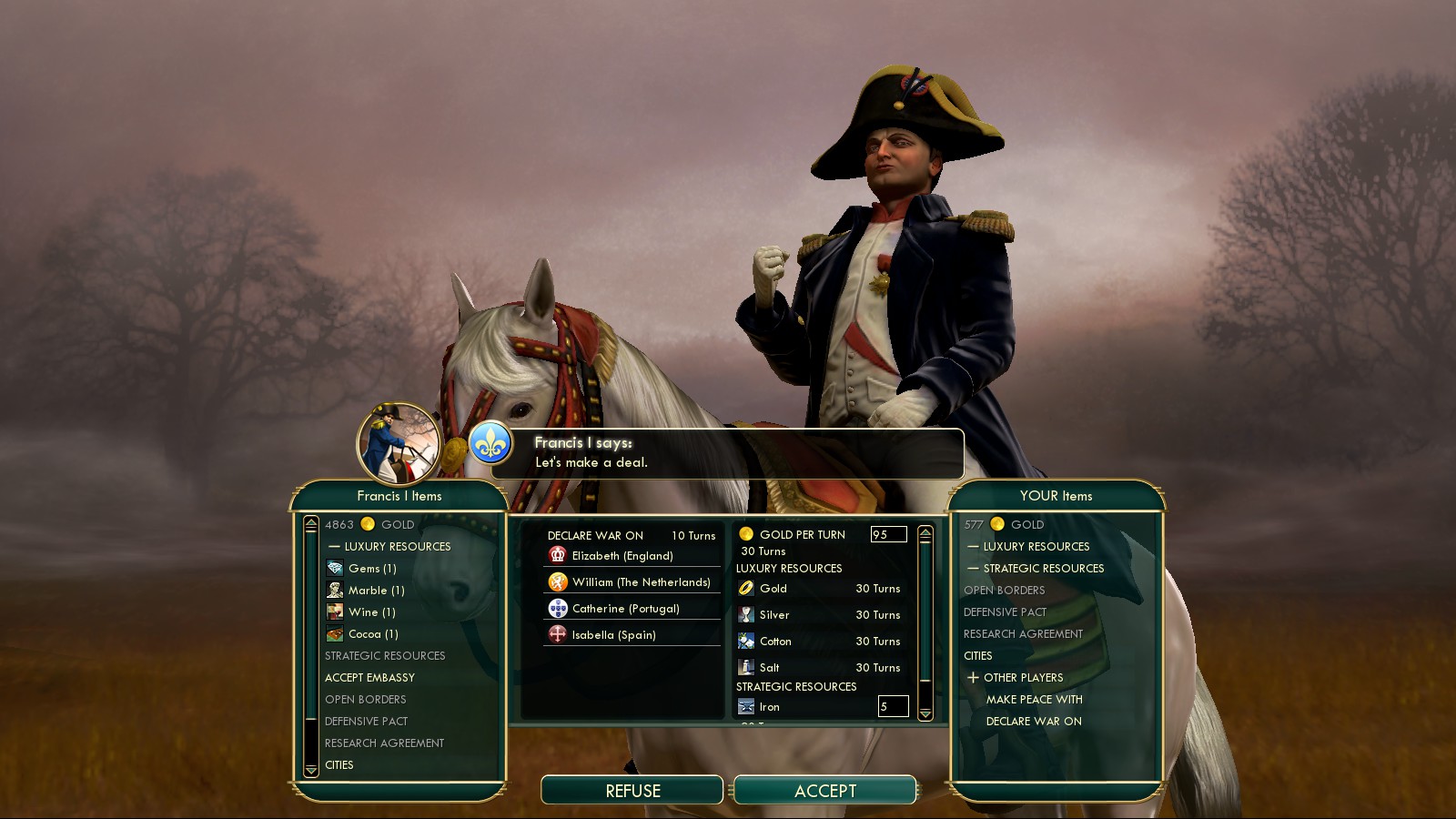This screenshot has height=819, width=1456.
Task: Remove William (The Netherlands) from the offer
Action: (641, 582)
